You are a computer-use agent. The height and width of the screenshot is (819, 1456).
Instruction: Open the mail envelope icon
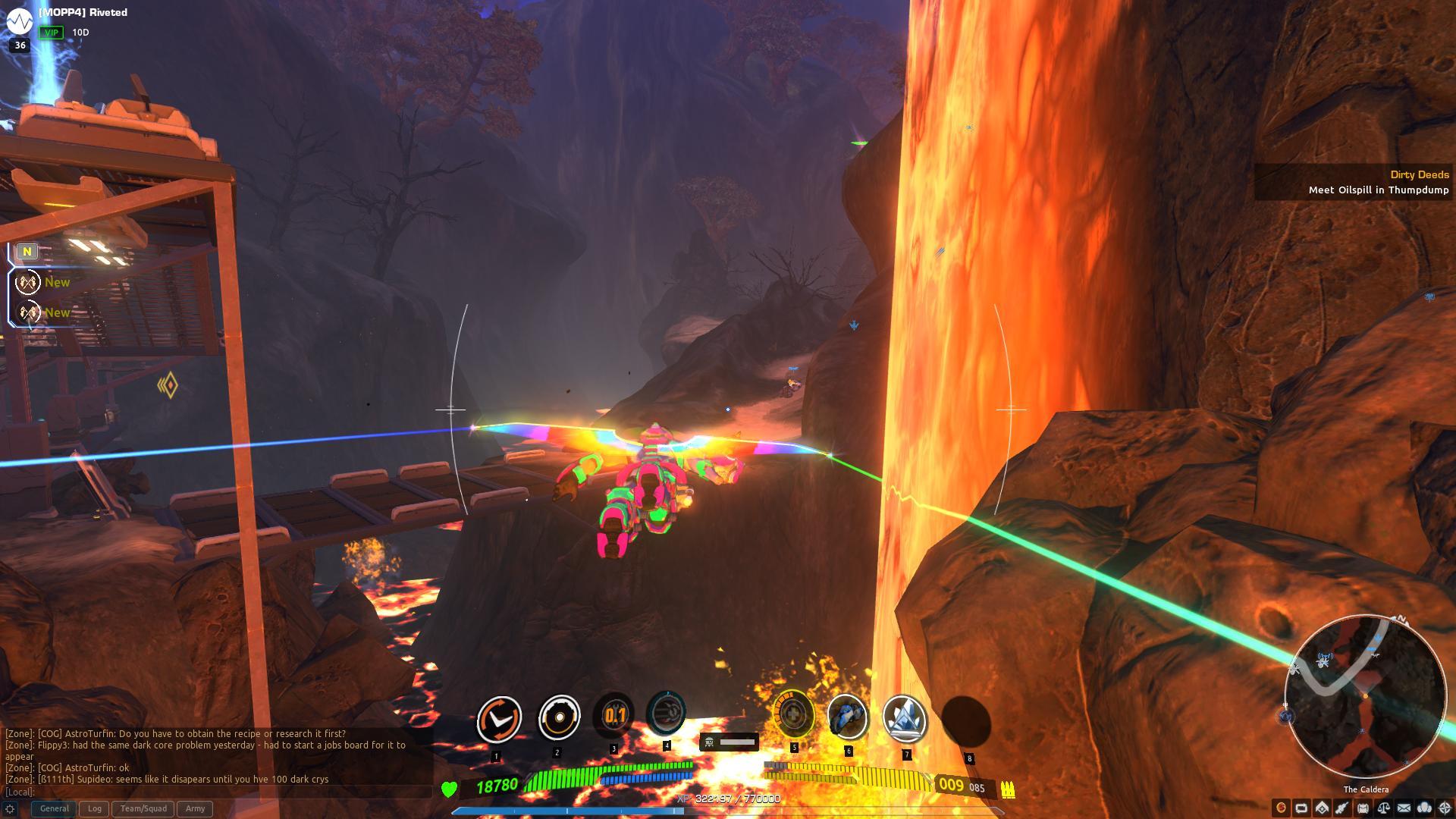pos(1404,808)
